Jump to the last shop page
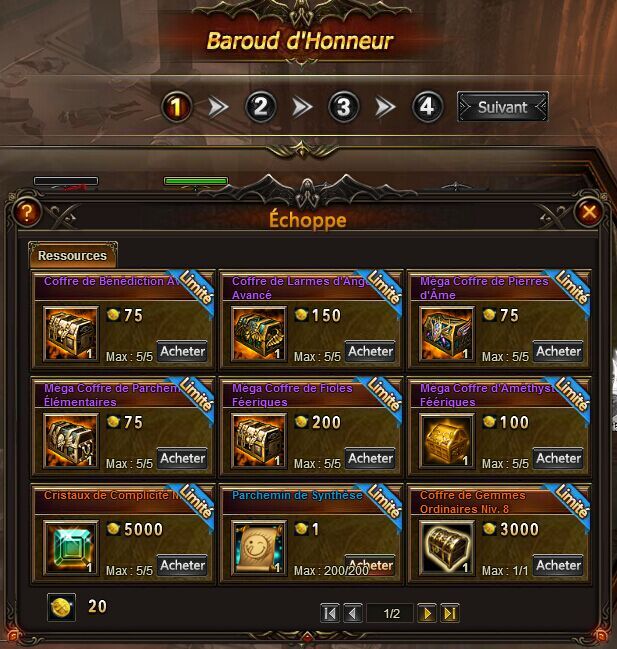The image size is (617, 649). (x=449, y=613)
